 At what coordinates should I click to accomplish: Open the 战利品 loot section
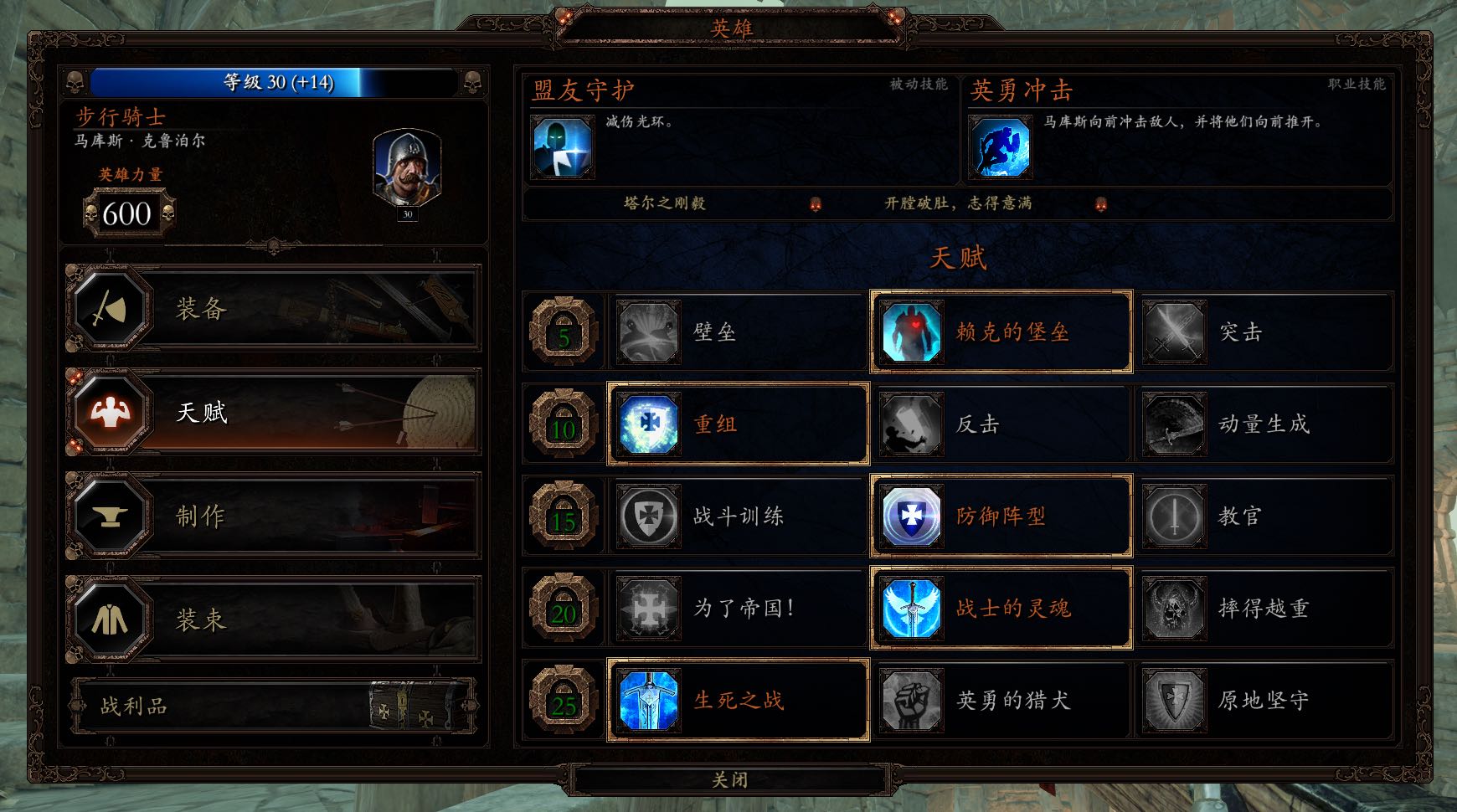(275, 707)
